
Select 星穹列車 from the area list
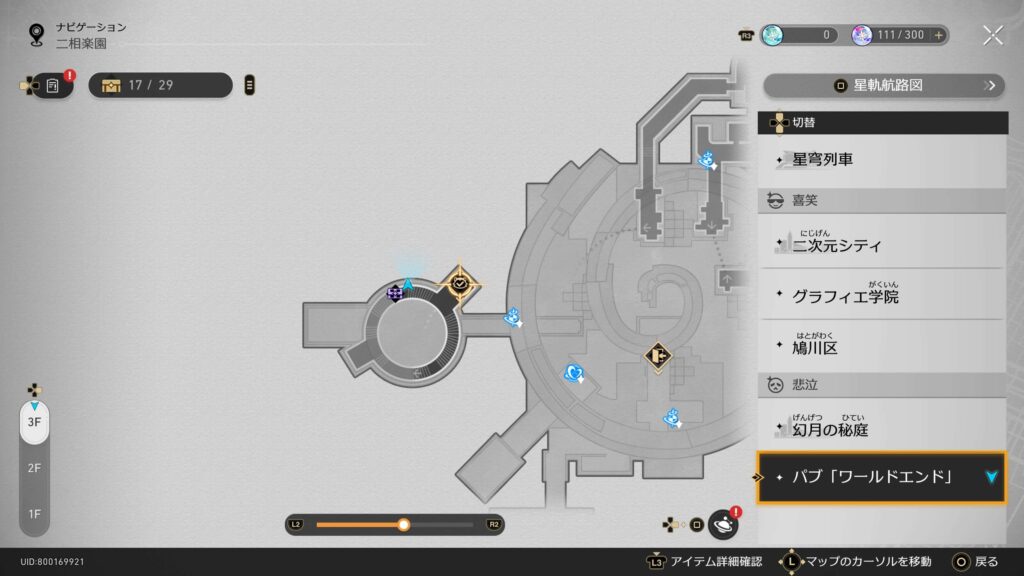click(882, 160)
